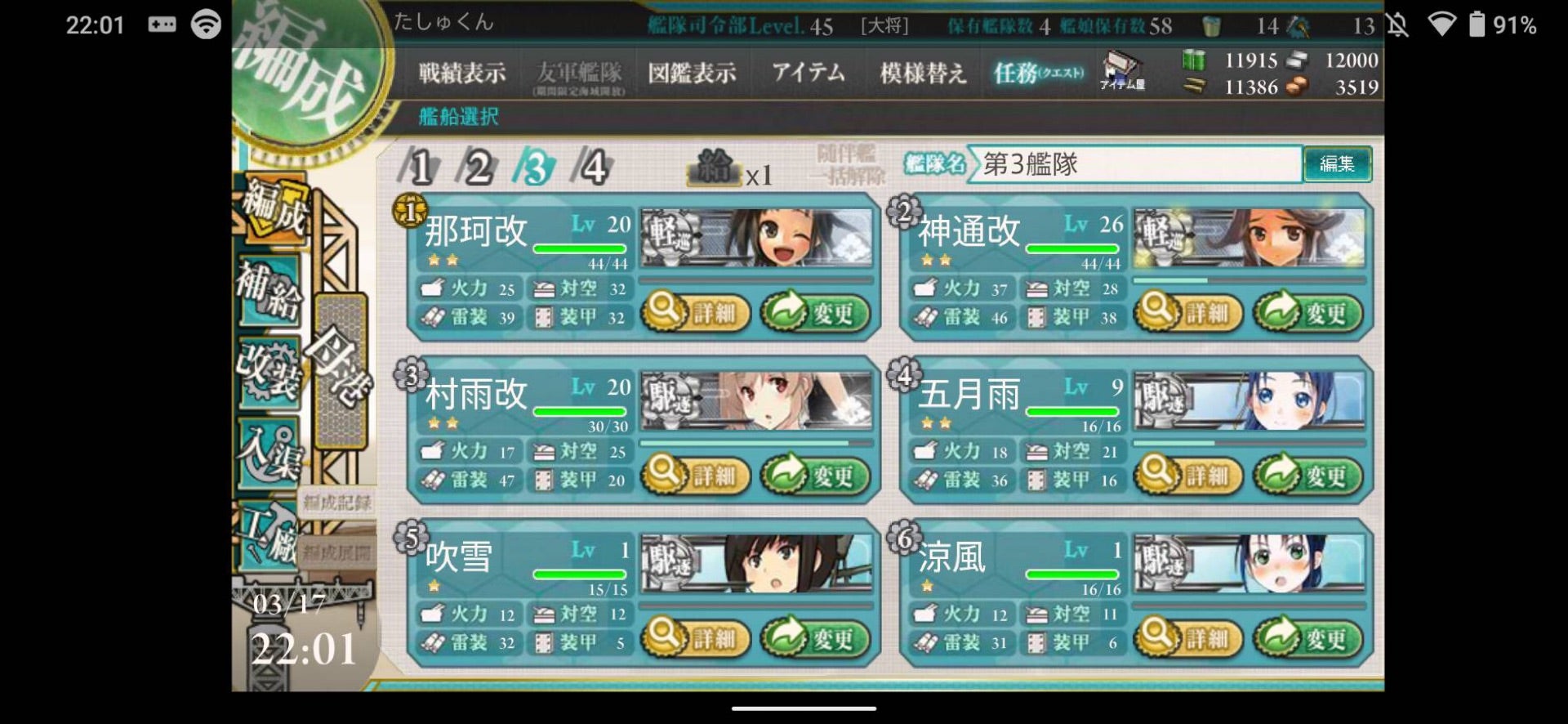This screenshot has height=724, width=1568.
Task: Change the ship in 涼風's slot
Action: coord(1307,637)
